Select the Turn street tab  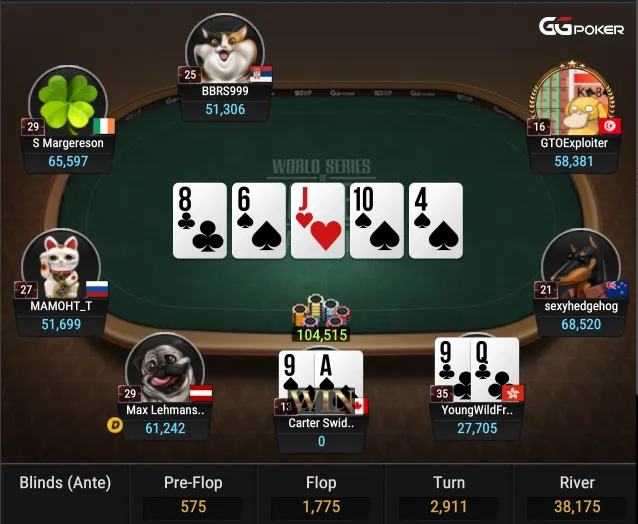[449, 493]
